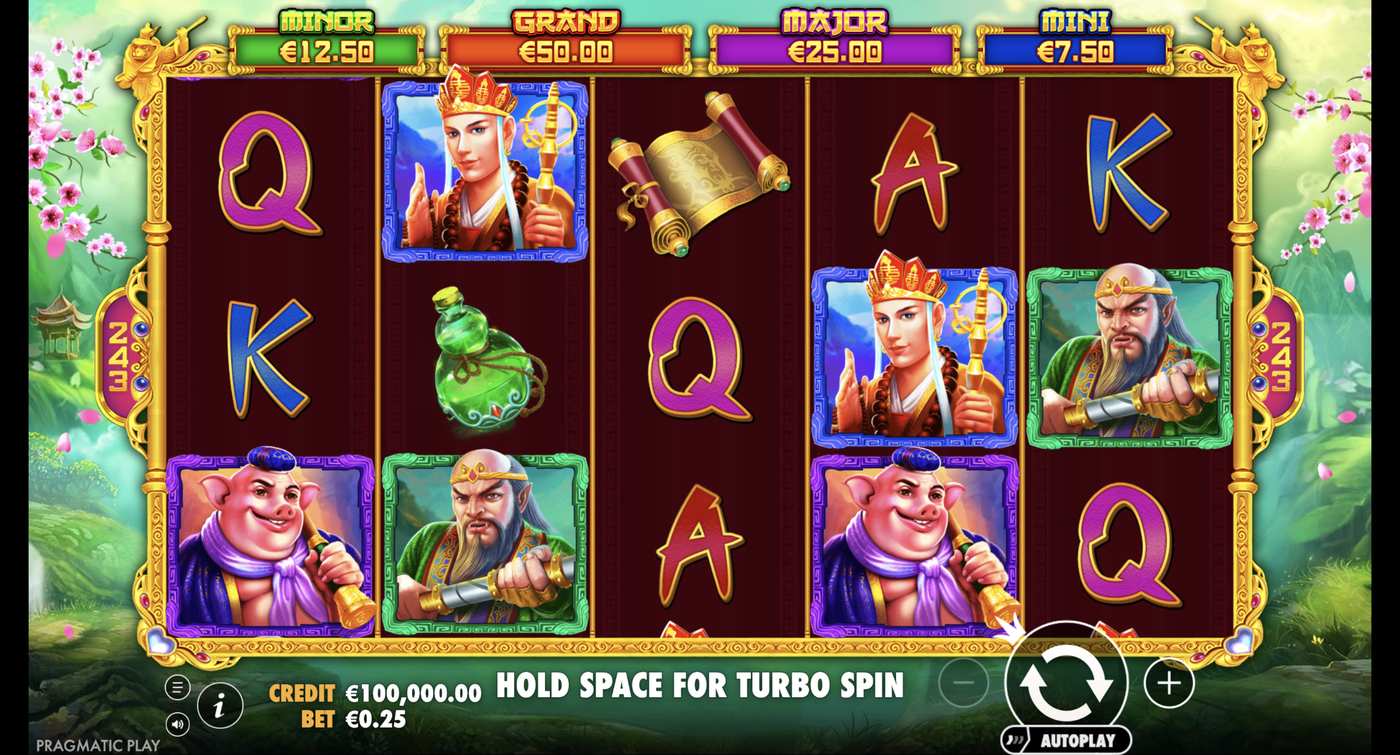
Task: Click the left 243 ways emblem
Action: pos(122,357)
